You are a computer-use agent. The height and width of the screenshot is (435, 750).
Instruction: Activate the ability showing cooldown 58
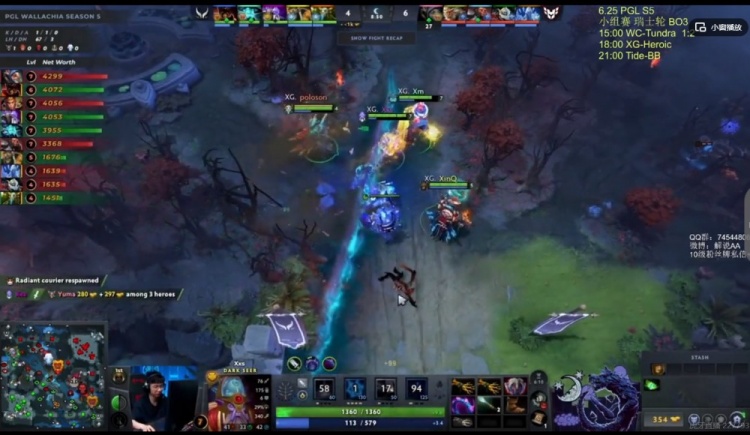click(x=324, y=389)
